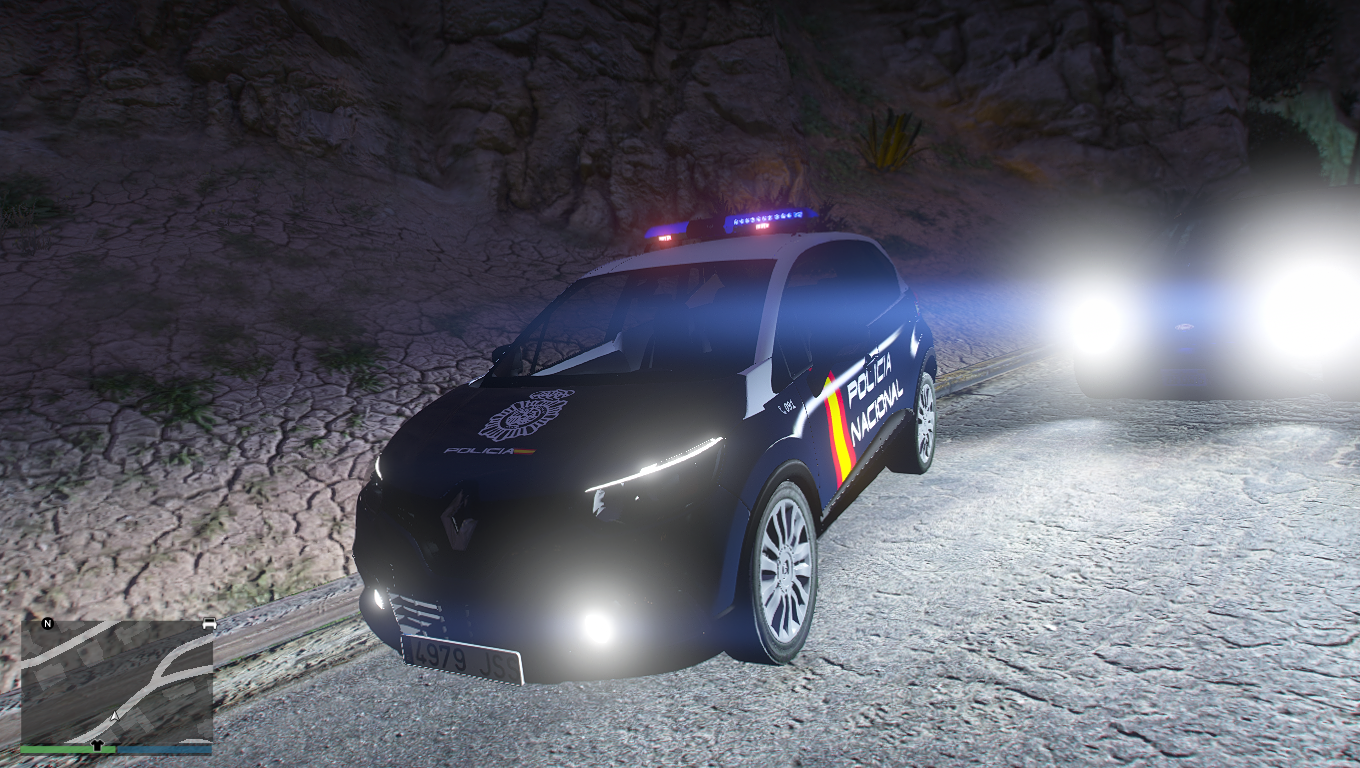The width and height of the screenshot is (1360, 768).
Task: Select the clothing store shirt blip
Action: coord(97,744)
